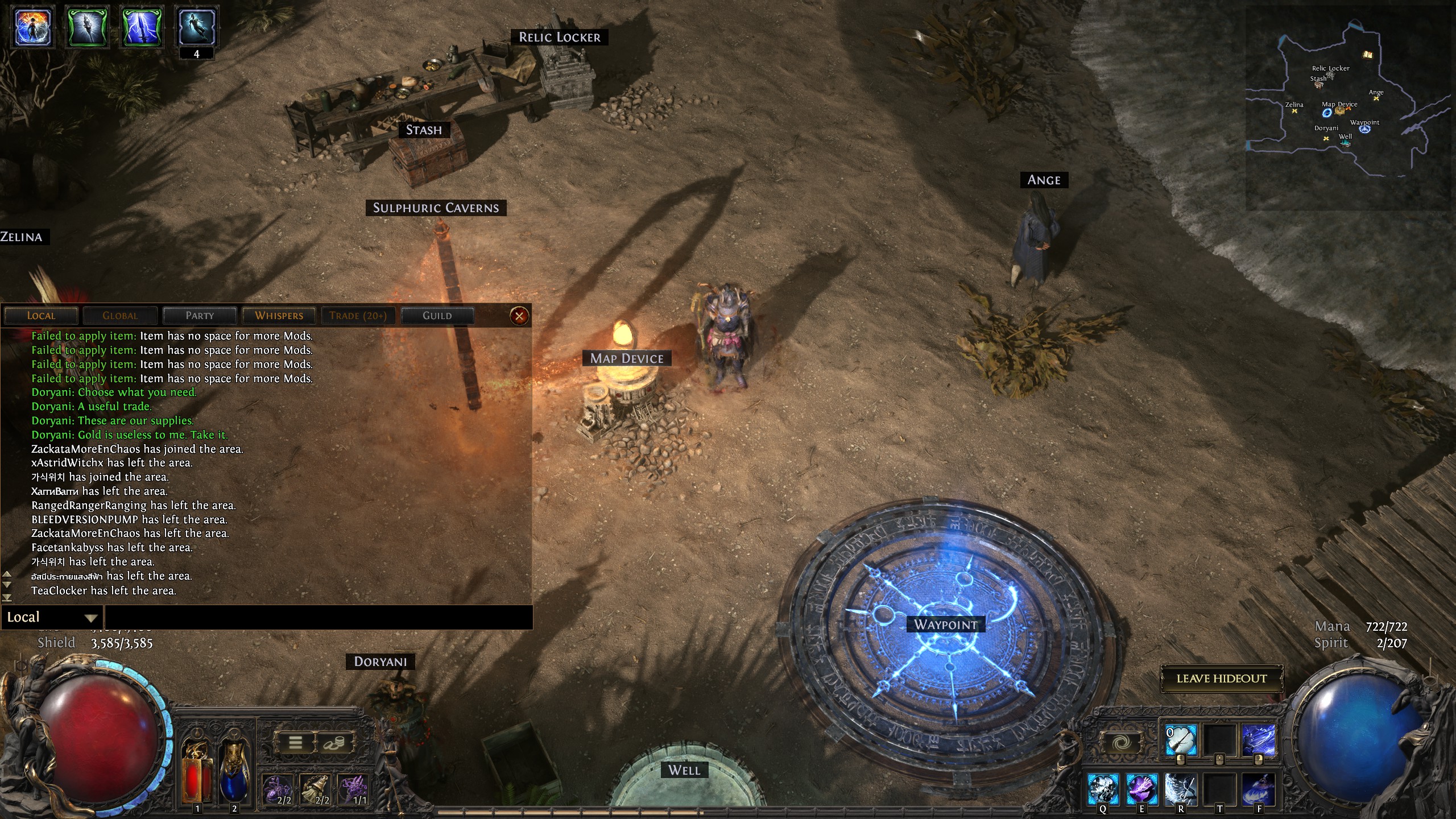This screenshot has width=1456, height=819.
Task: Open the Local chat channel dropdown
Action: (52, 618)
